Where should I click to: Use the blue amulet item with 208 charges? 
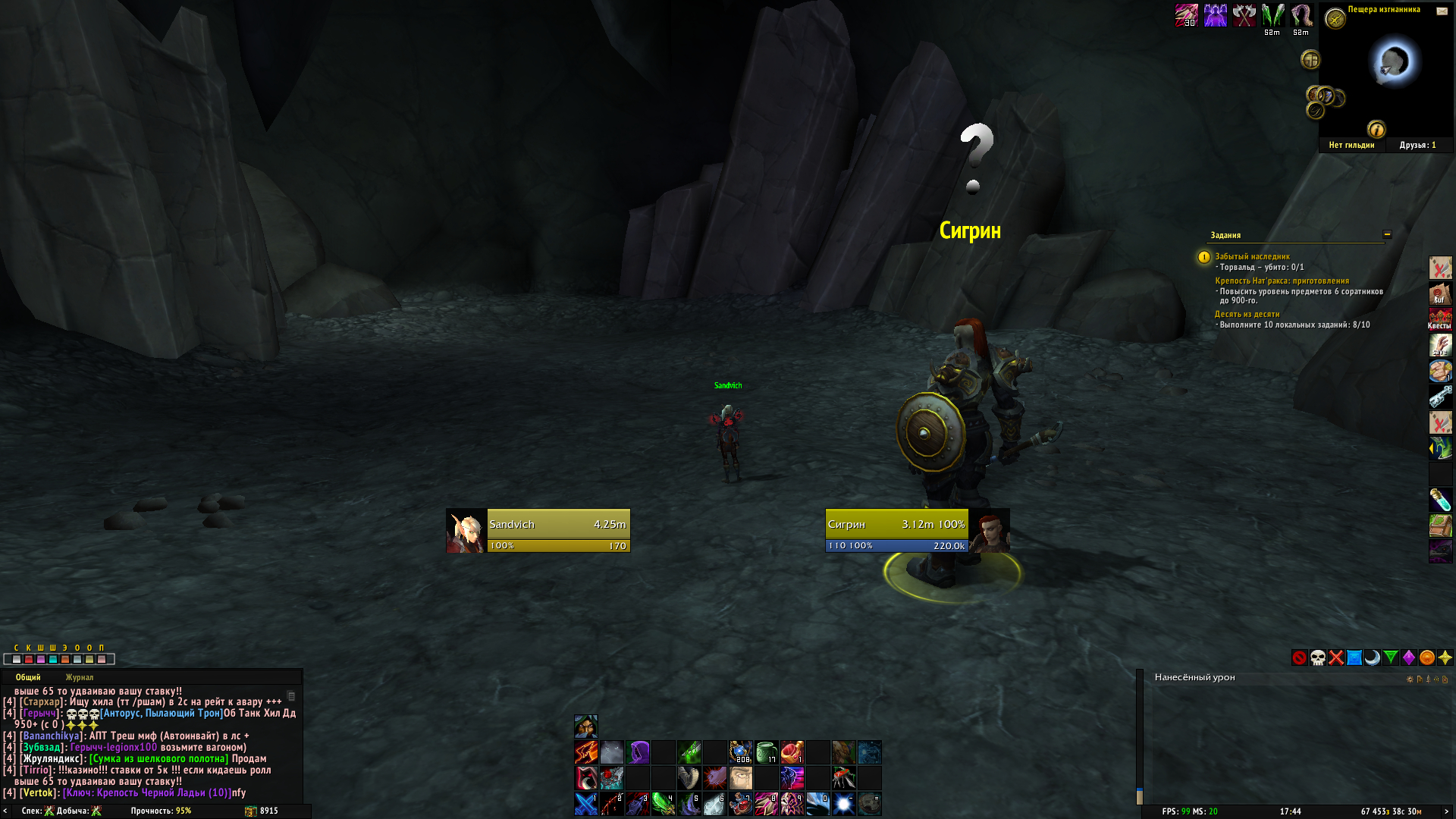coord(741,752)
